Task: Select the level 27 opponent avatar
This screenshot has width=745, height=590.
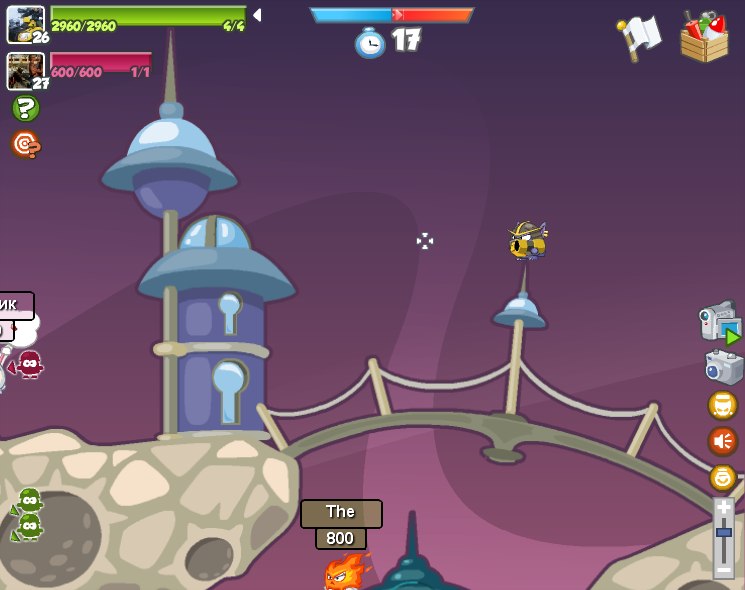Action: pos(25,71)
